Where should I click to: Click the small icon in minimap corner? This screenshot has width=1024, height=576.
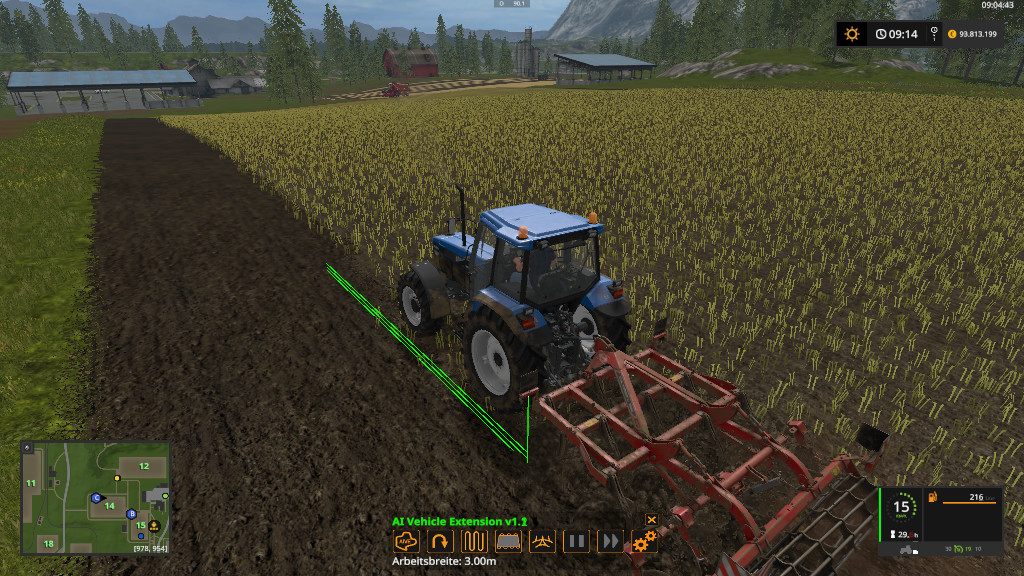tap(27, 448)
